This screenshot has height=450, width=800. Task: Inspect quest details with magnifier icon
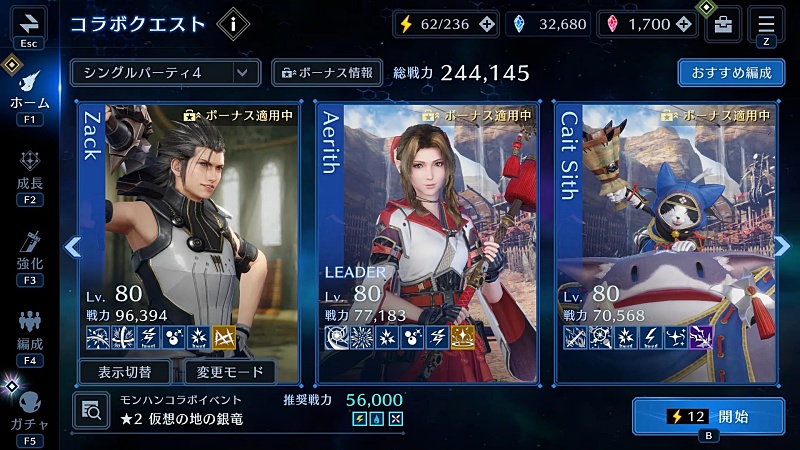tap(89, 409)
